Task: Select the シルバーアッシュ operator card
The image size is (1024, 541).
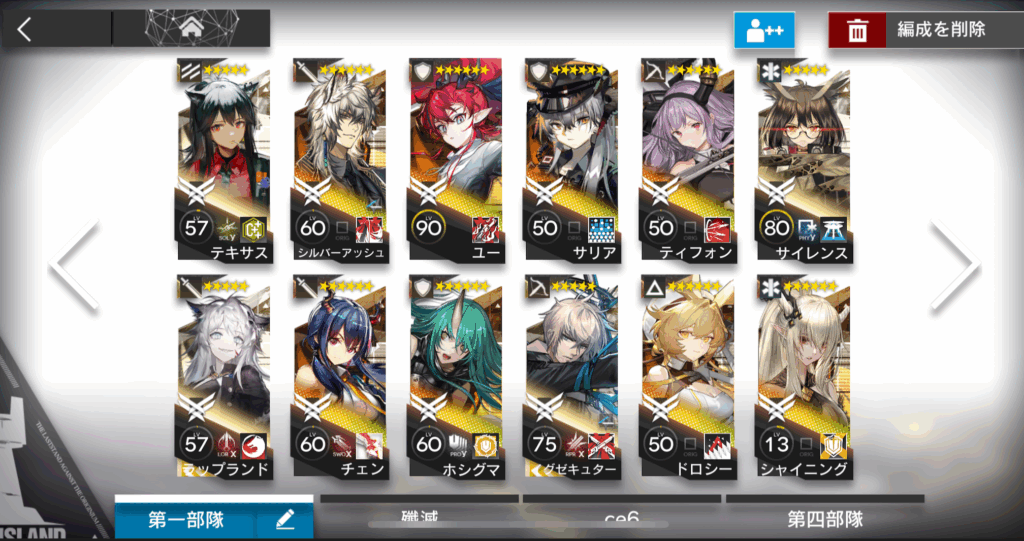Action: tap(340, 160)
